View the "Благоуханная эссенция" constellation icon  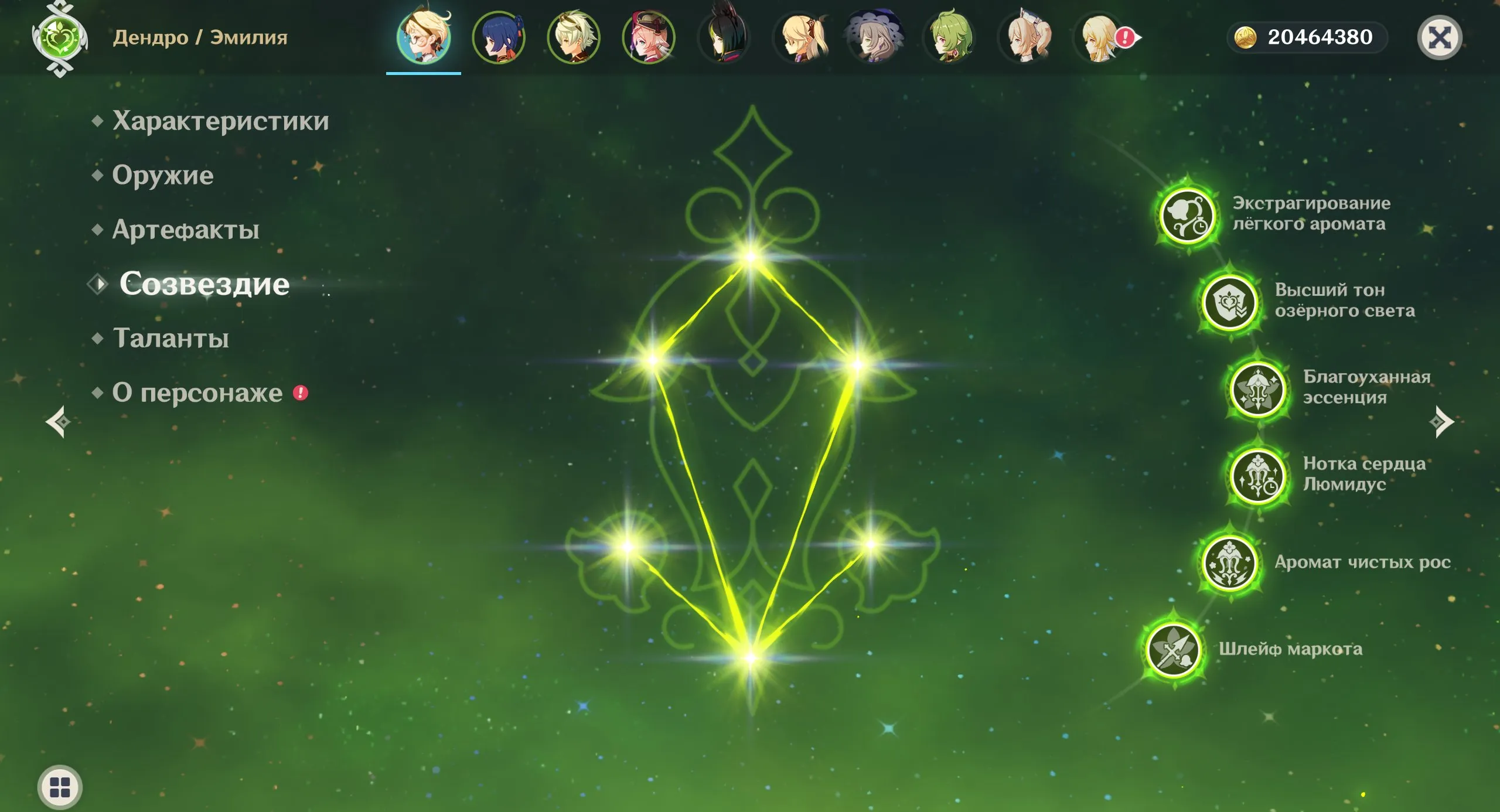[x=1257, y=391]
